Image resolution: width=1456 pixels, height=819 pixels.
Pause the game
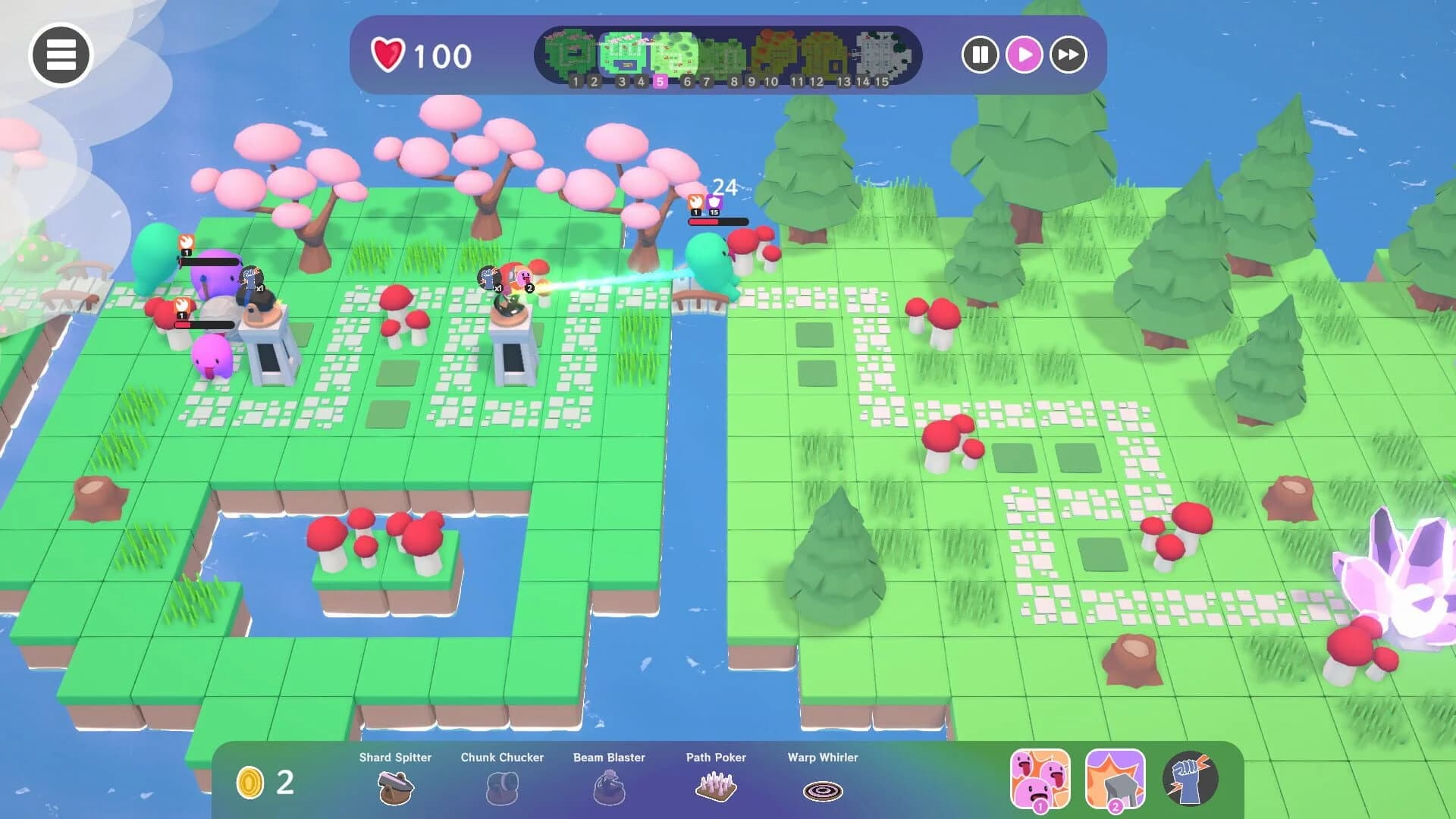coord(980,55)
